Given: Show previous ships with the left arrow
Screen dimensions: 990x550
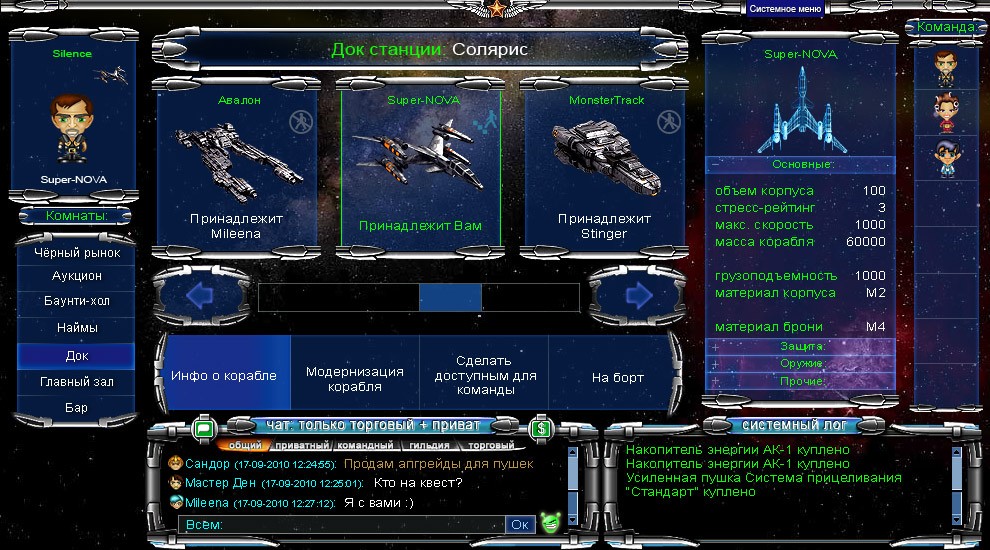Looking at the screenshot, I should (200, 295).
